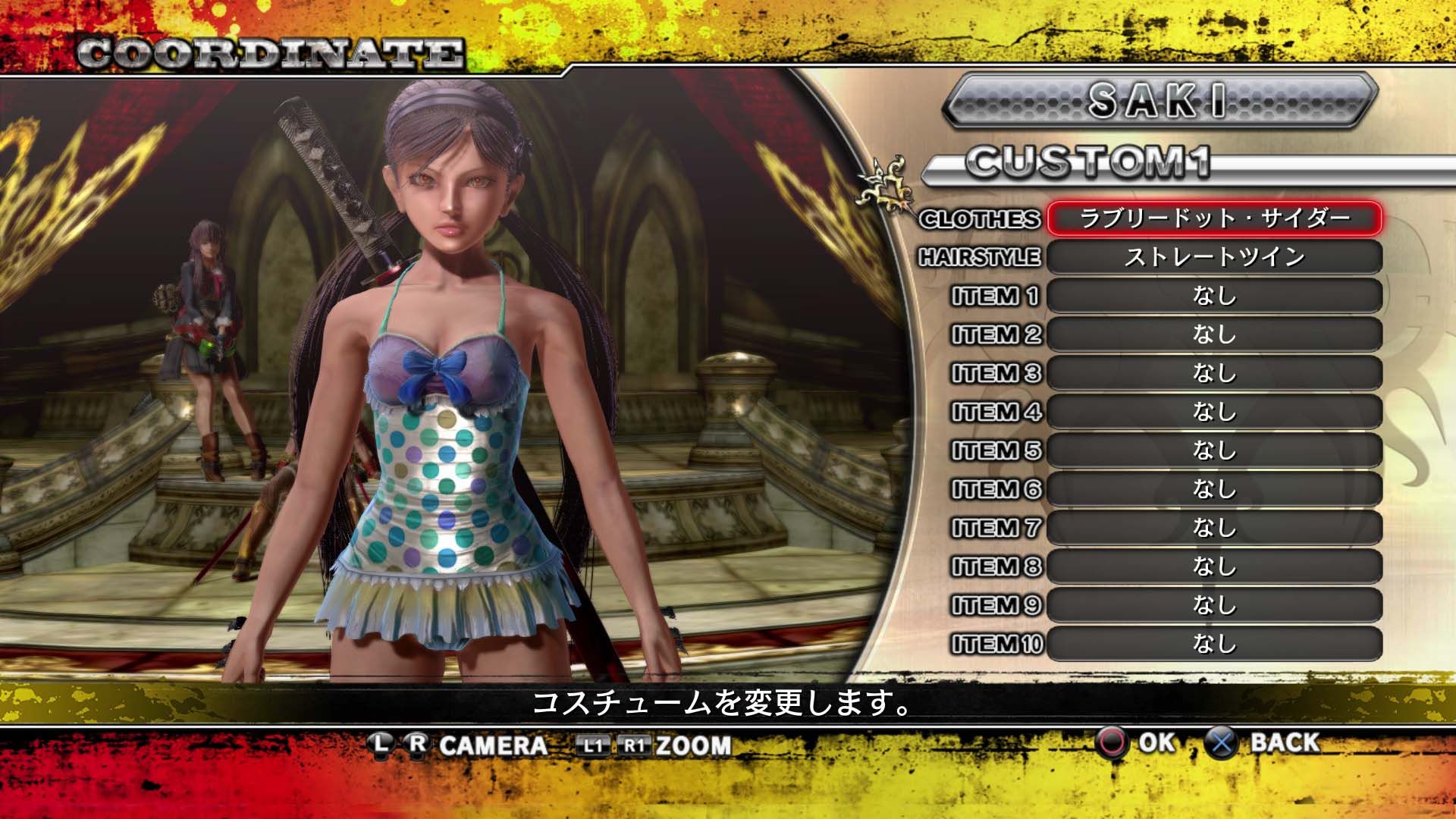Select the ITEM 1 slot labeled なし
This screenshot has width=1456, height=819.
1213,297
